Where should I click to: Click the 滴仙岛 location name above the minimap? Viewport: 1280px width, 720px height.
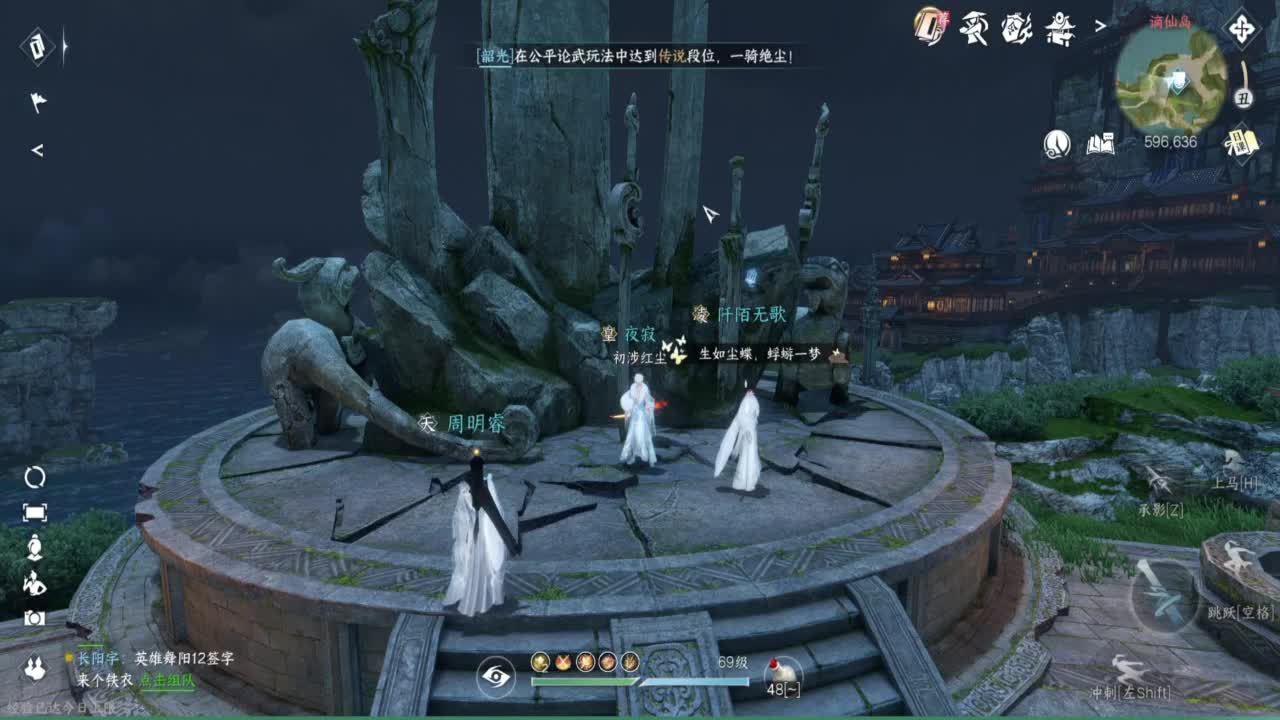[x=1170, y=21]
